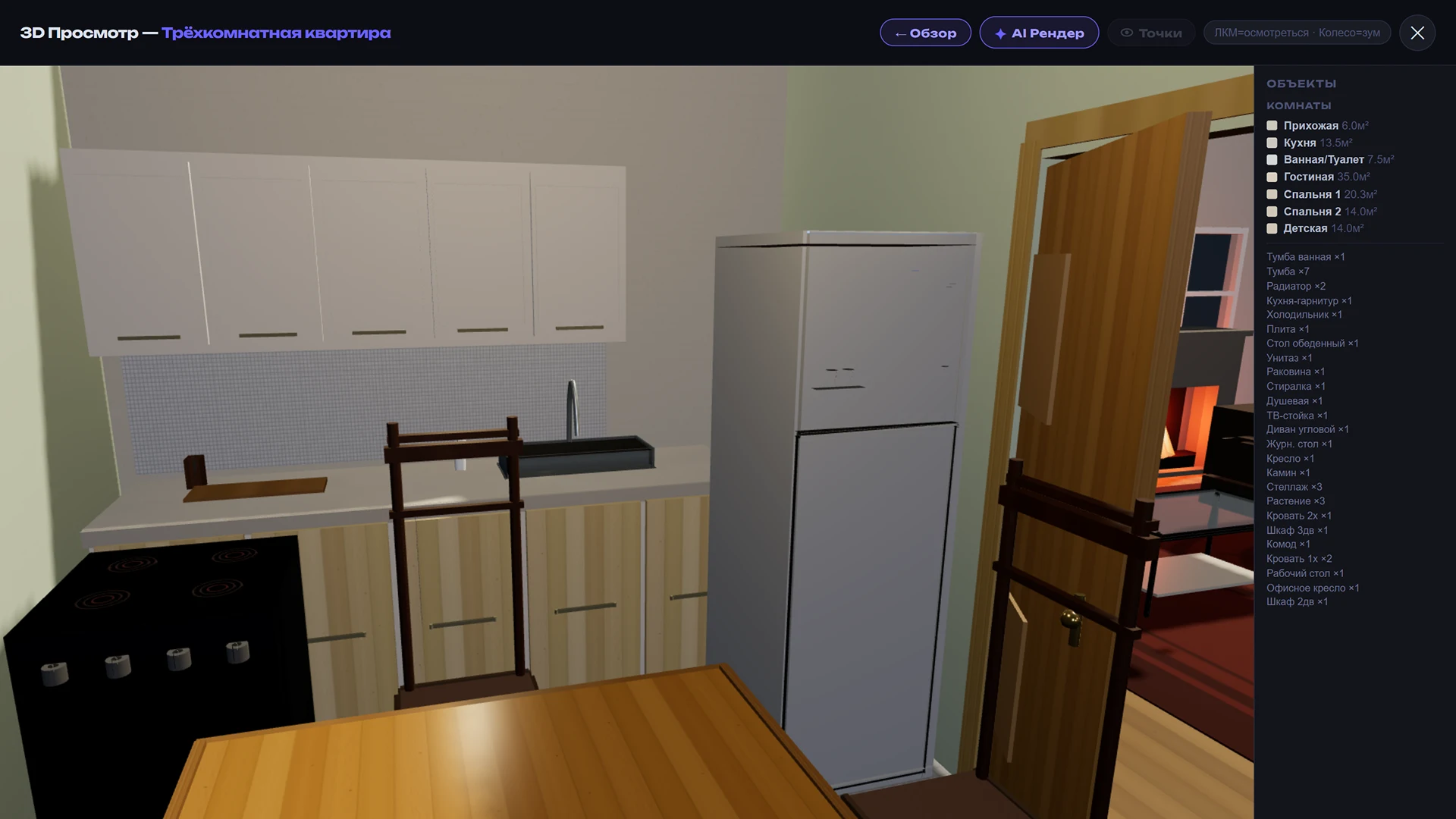The image size is (1456, 819).
Task: Click the Ванная/Туалет color chip
Action: [1271, 159]
